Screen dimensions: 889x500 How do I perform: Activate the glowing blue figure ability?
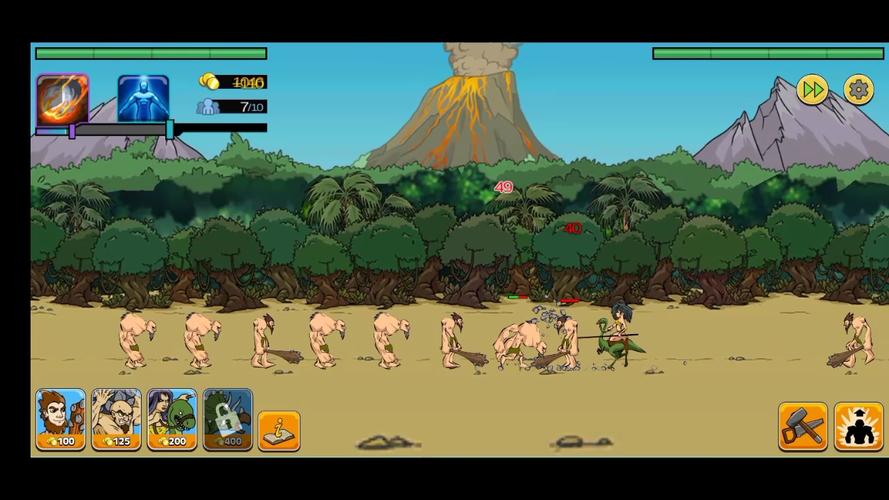[143, 99]
